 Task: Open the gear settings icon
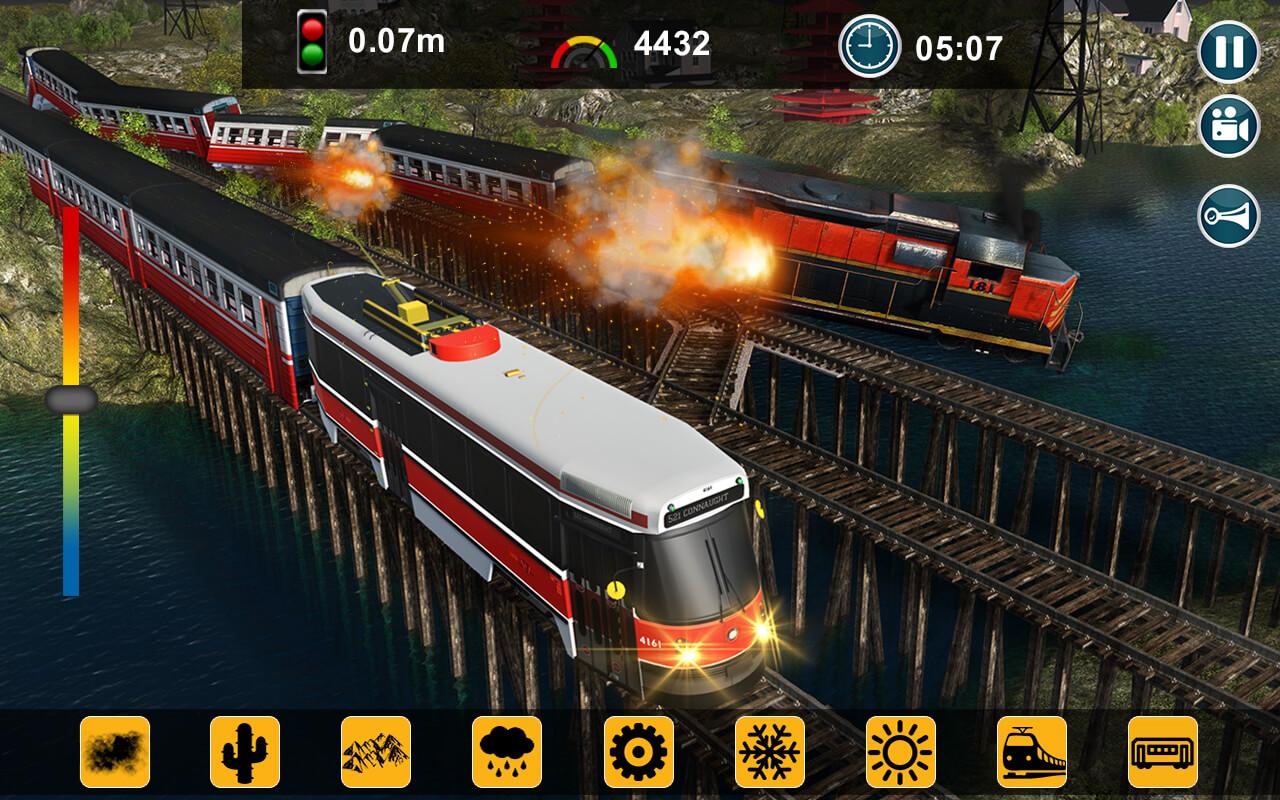point(639,751)
